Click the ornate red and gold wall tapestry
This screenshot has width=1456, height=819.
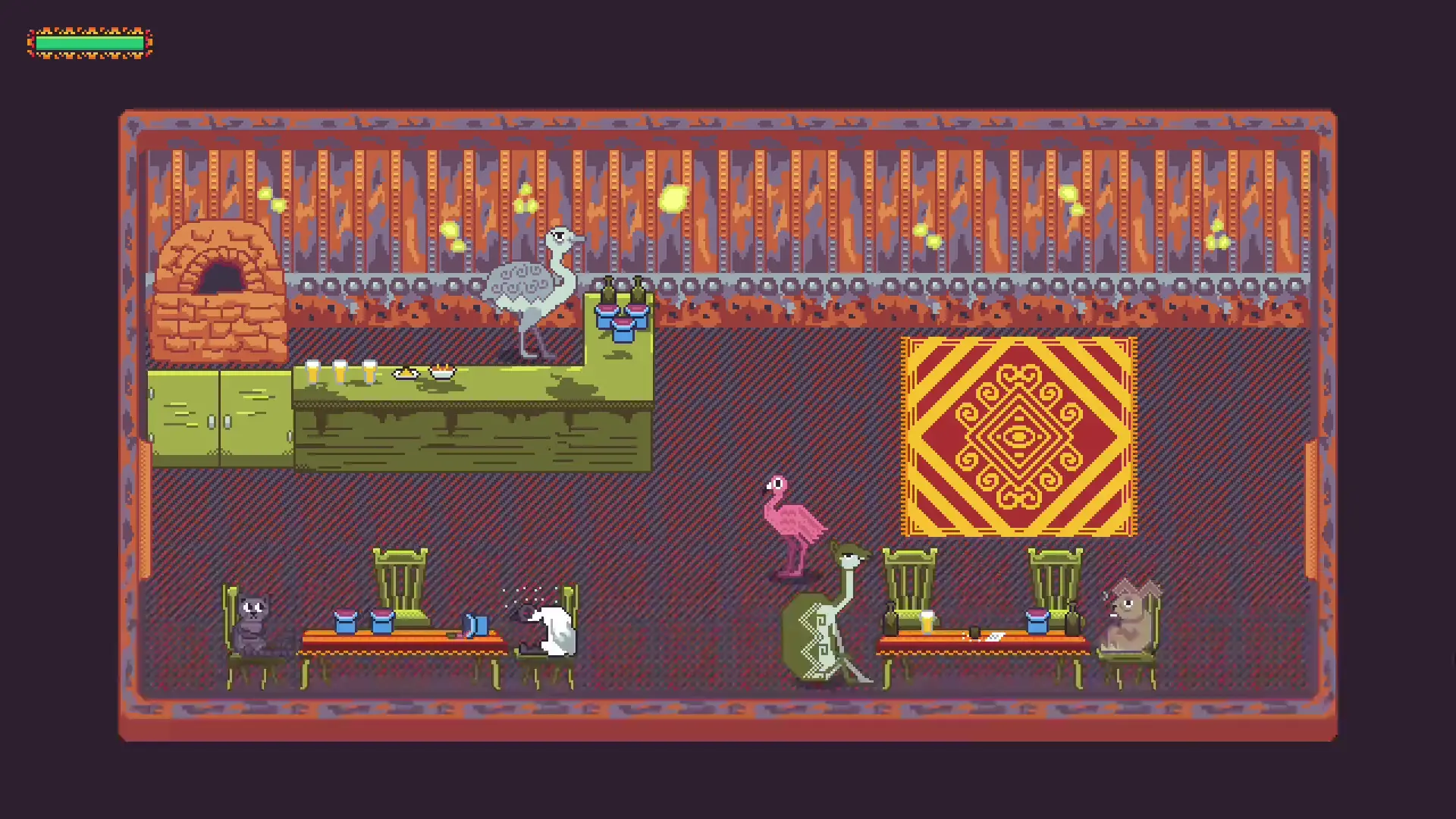tap(1019, 438)
